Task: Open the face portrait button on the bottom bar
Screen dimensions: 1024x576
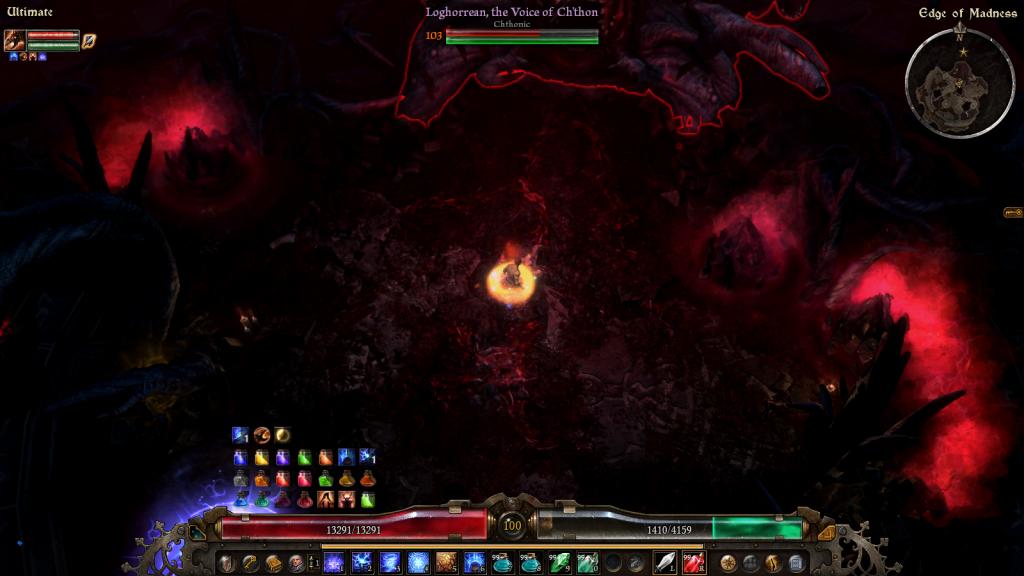Action: coord(296,563)
